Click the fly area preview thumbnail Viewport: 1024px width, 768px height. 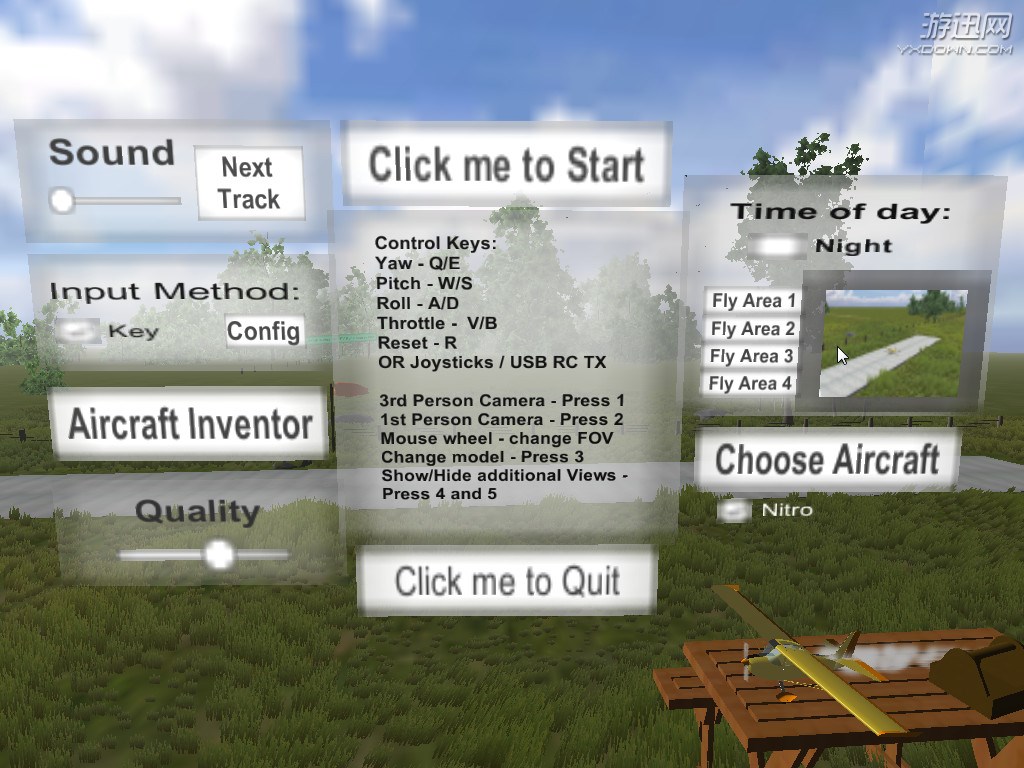pos(893,342)
